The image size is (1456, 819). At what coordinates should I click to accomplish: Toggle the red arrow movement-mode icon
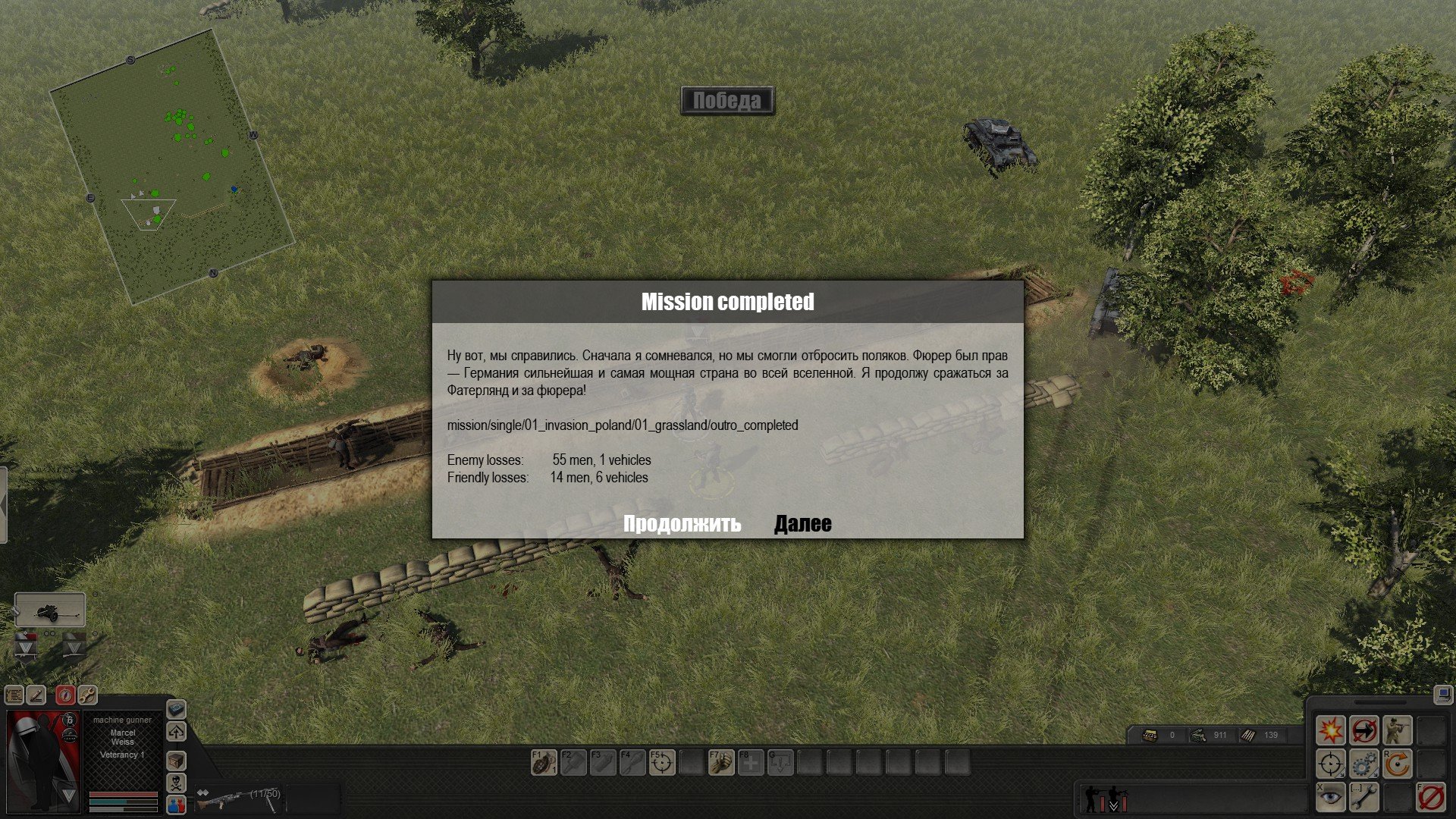tap(1363, 731)
